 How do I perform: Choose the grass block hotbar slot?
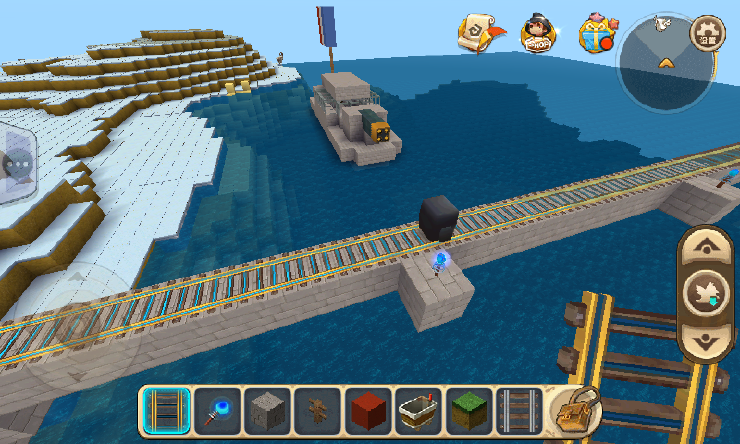(469, 410)
